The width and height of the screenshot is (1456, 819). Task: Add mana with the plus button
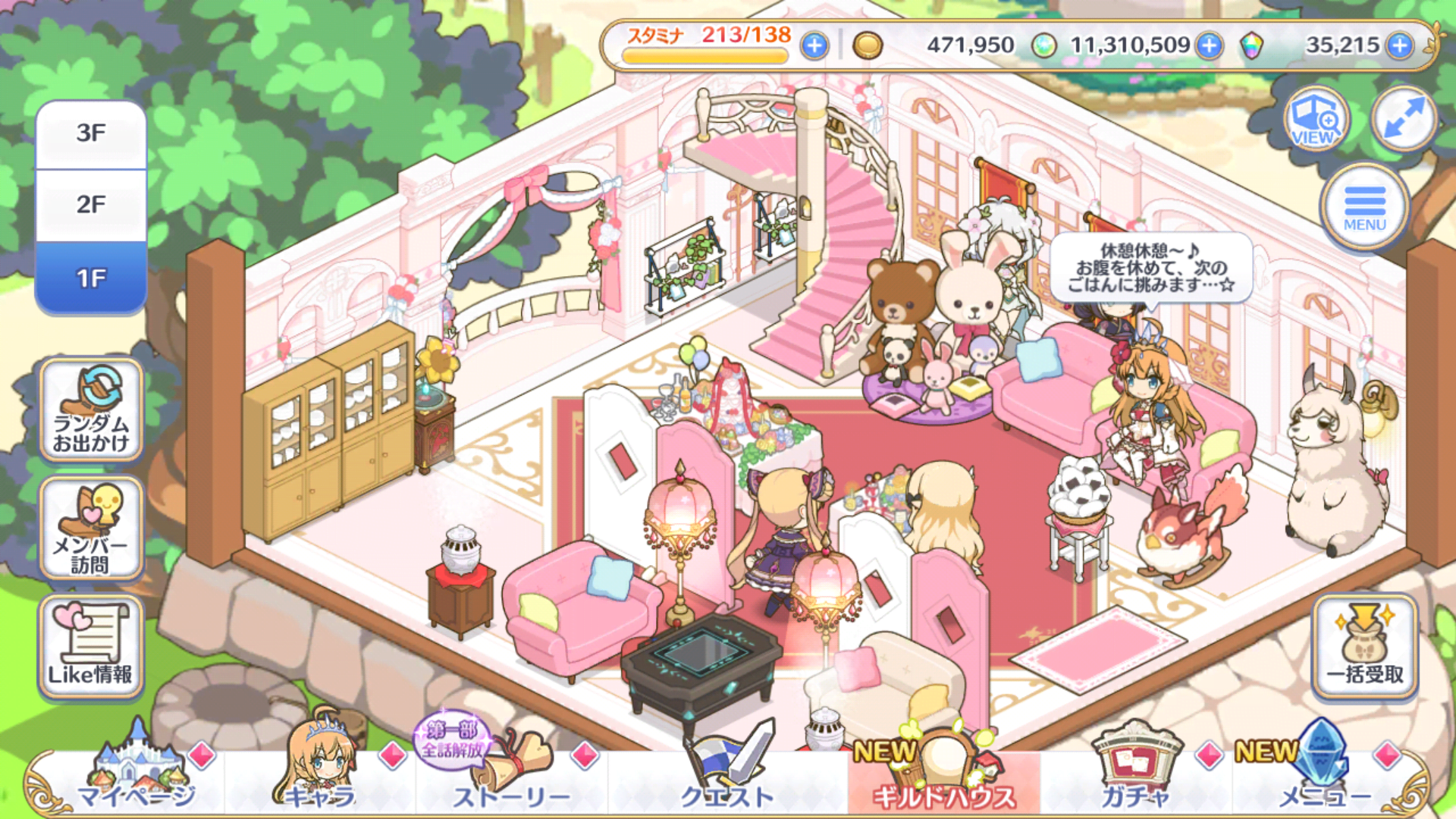click(1210, 46)
